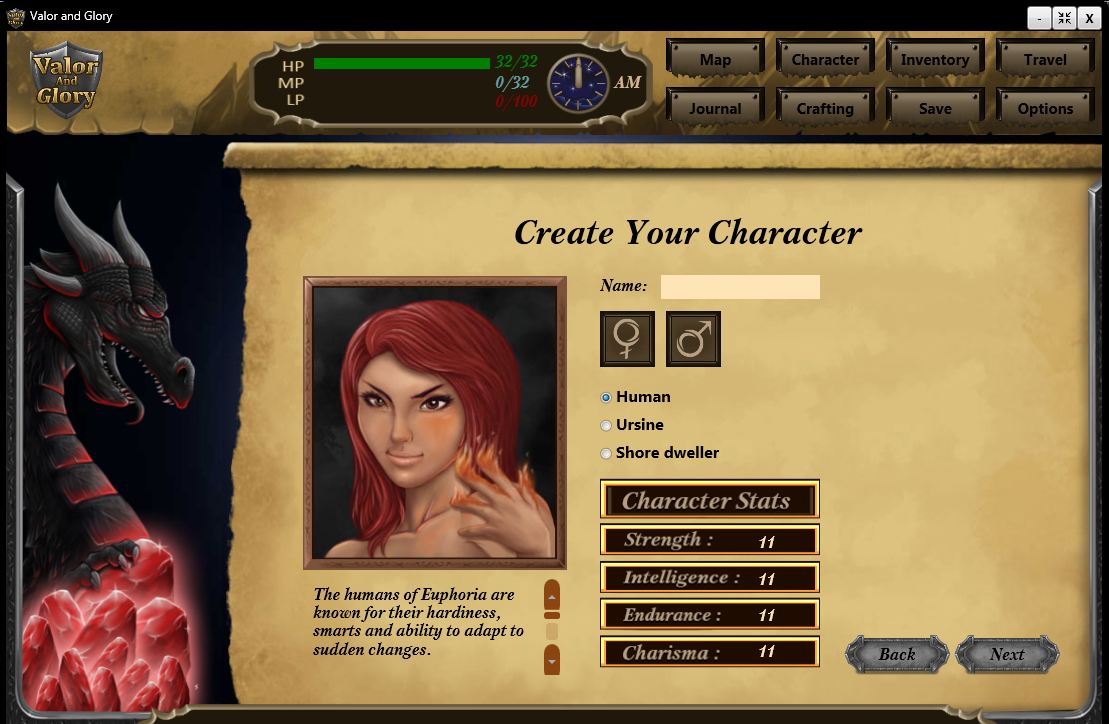Continue with the Next button
Image resolution: width=1109 pixels, height=724 pixels.
[1007, 655]
